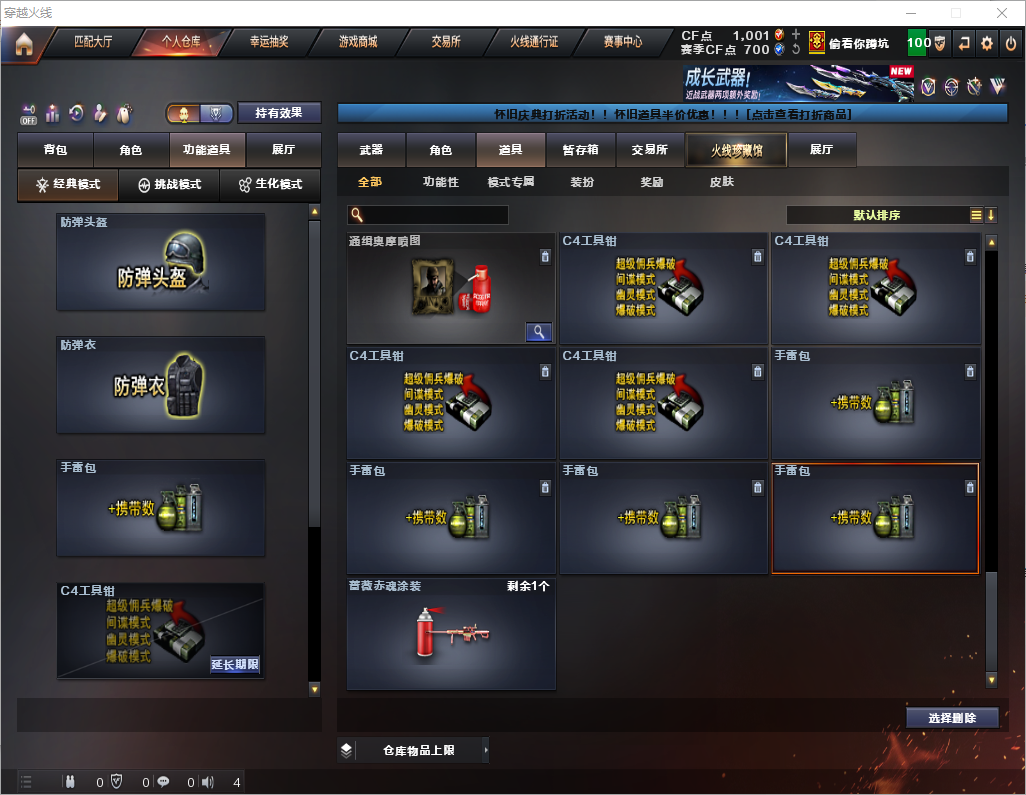1026x795 pixels.
Task: Open the 火线珍藏馆 tab
Action: pyautogui.click(x=735, y=150)
